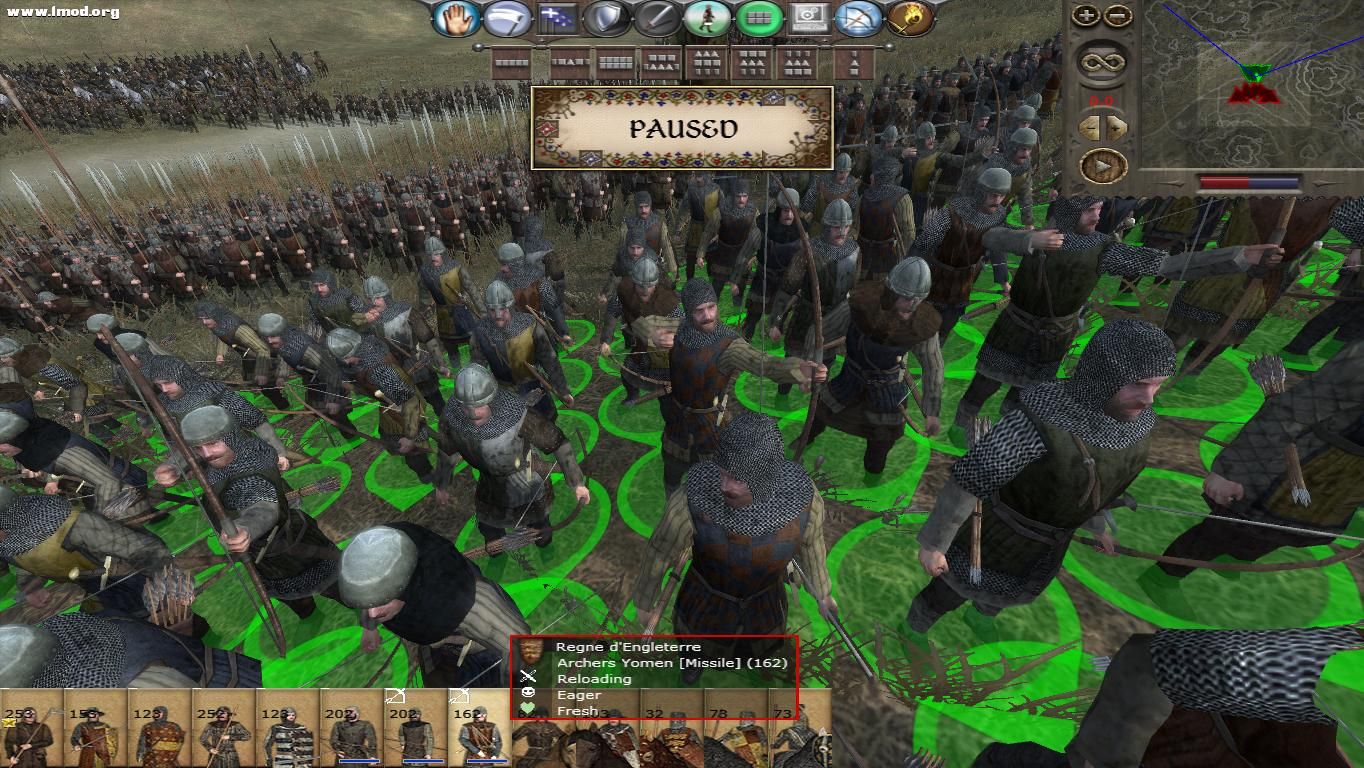The width and height of the screenshot is (1364, 768).
Task: Toggle running with the sprinting soldier icon
Action: pos(709,17)
